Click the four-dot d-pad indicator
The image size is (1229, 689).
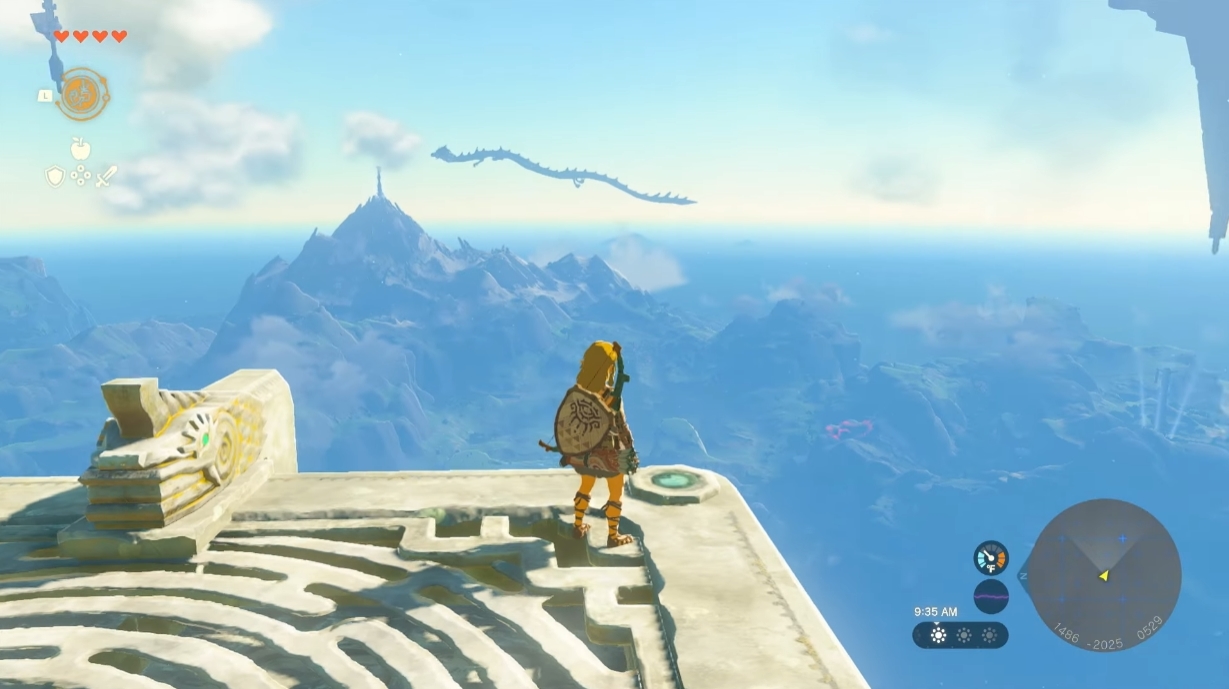[x=81, y=176]
